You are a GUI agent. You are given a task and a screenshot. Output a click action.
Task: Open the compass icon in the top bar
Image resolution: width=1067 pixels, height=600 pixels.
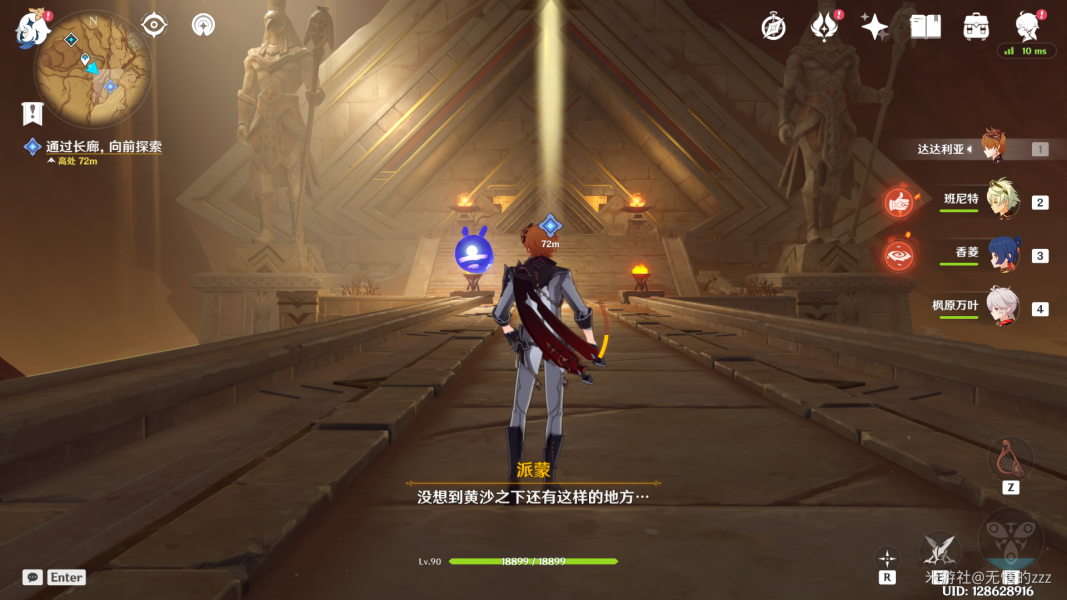click(x=773, y=27)
